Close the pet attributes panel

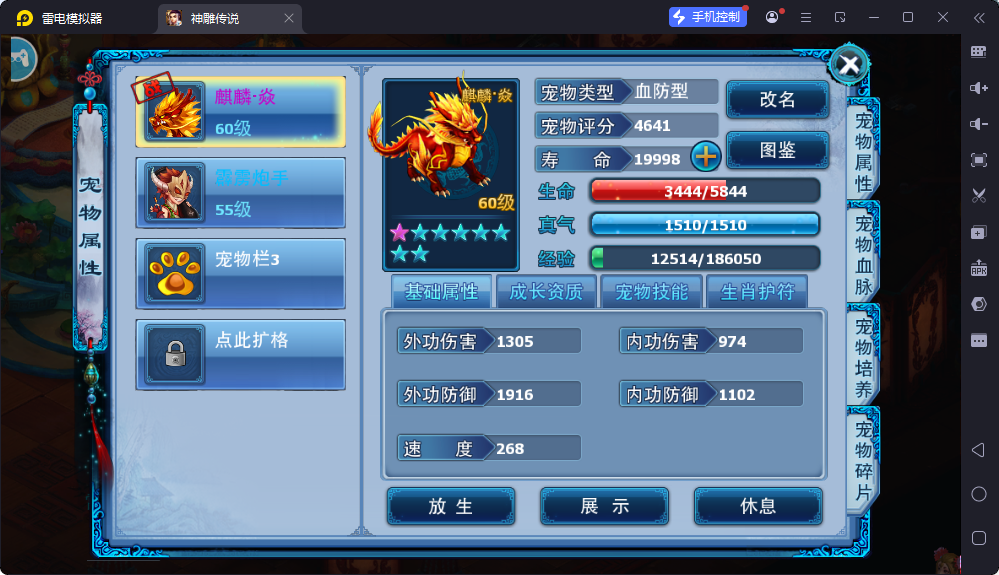coord(849,65)
